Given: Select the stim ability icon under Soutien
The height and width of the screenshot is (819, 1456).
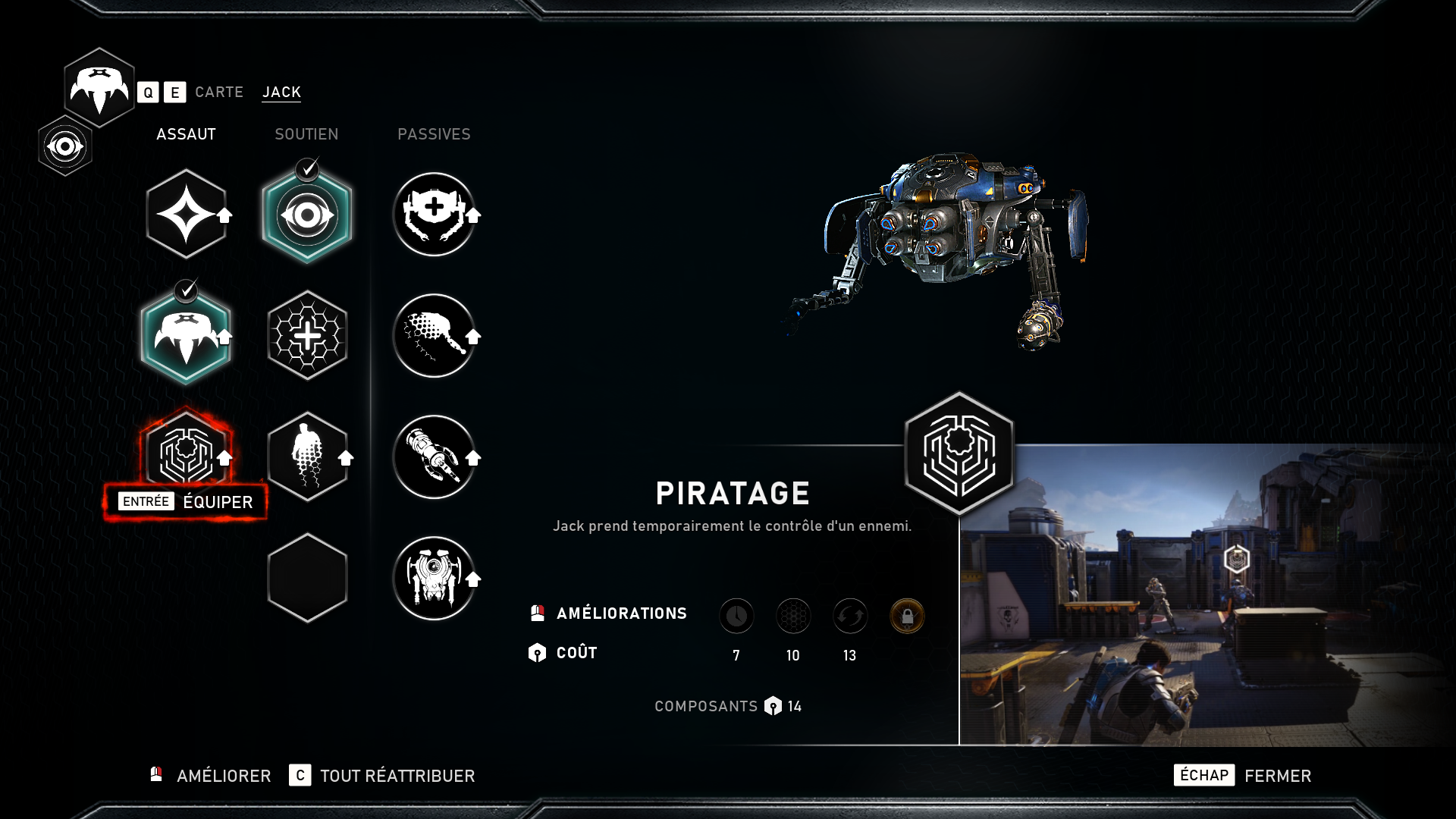Looking at the screenshot, I should 307,457.
